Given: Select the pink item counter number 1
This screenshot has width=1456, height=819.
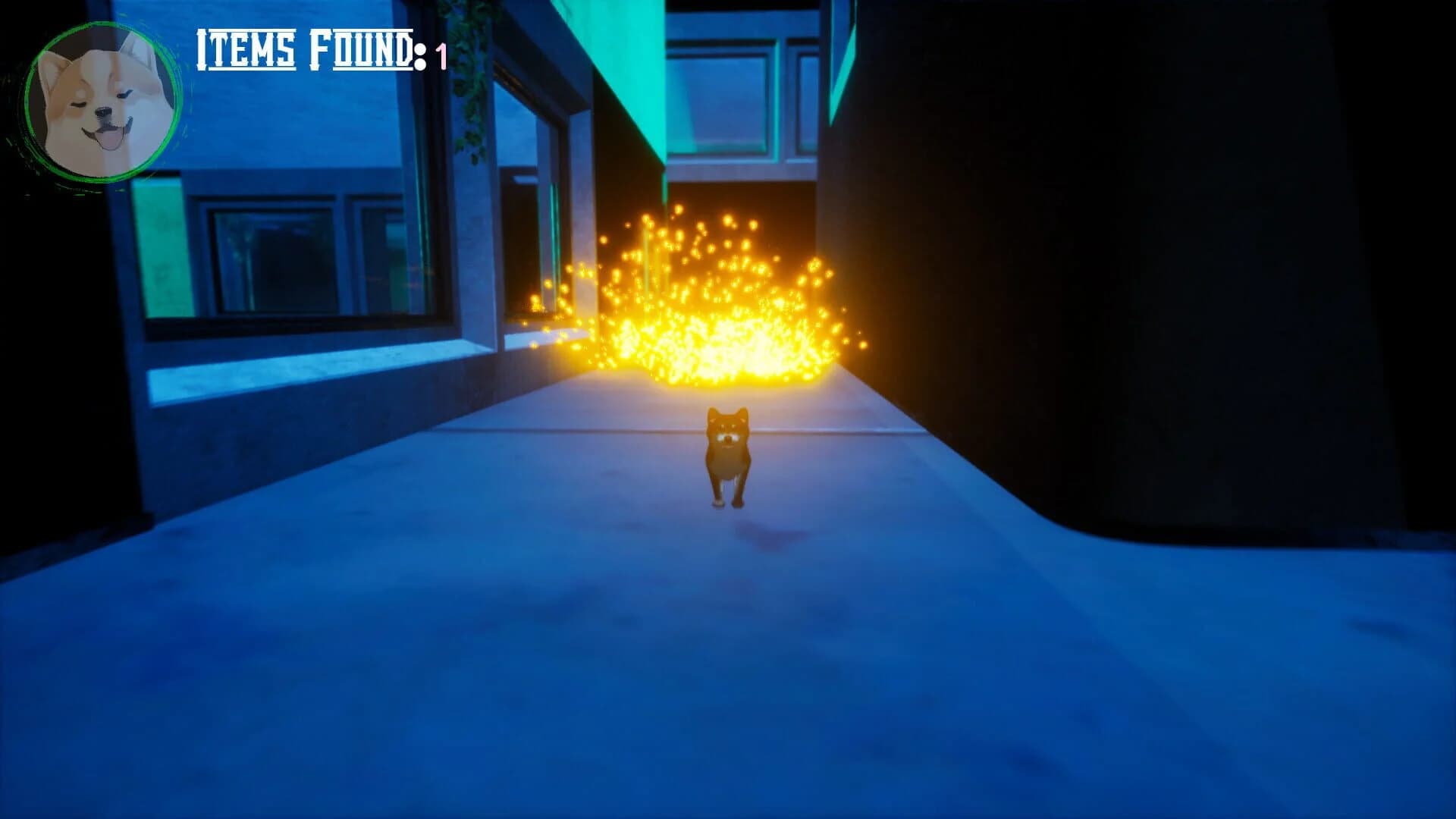Looking at the screenshot, I should [x=440, y=53].
